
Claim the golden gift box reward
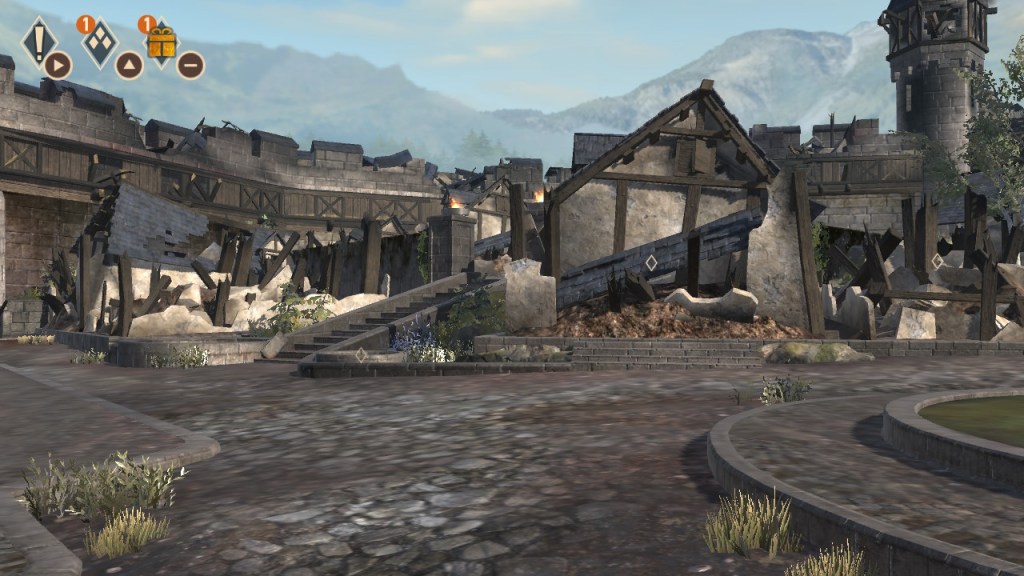[x=161, y=43]
